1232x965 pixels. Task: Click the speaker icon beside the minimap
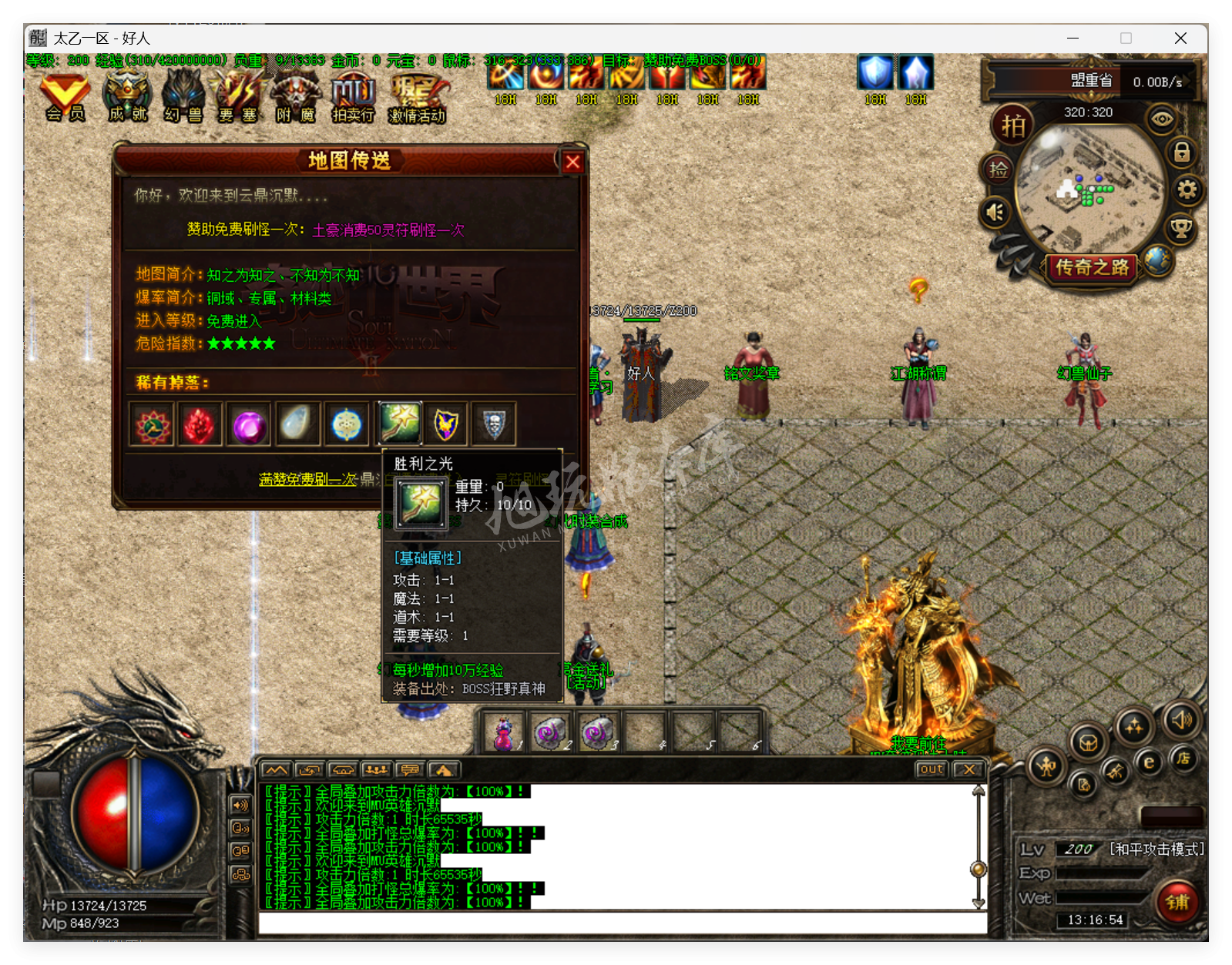tap(995, 212)
